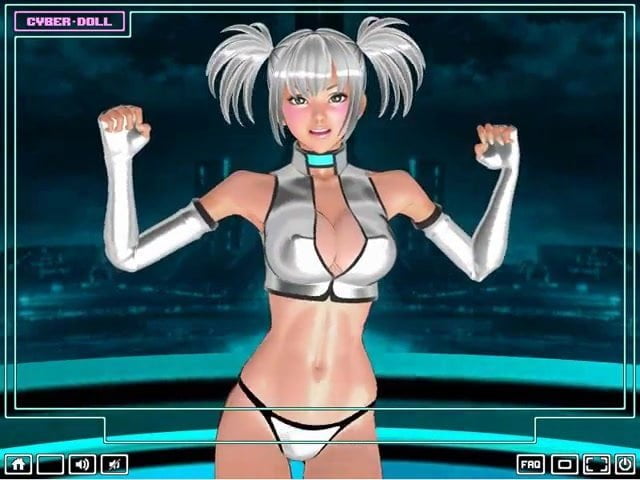Mute audio with the crossed speaker icon

point(114,464)
